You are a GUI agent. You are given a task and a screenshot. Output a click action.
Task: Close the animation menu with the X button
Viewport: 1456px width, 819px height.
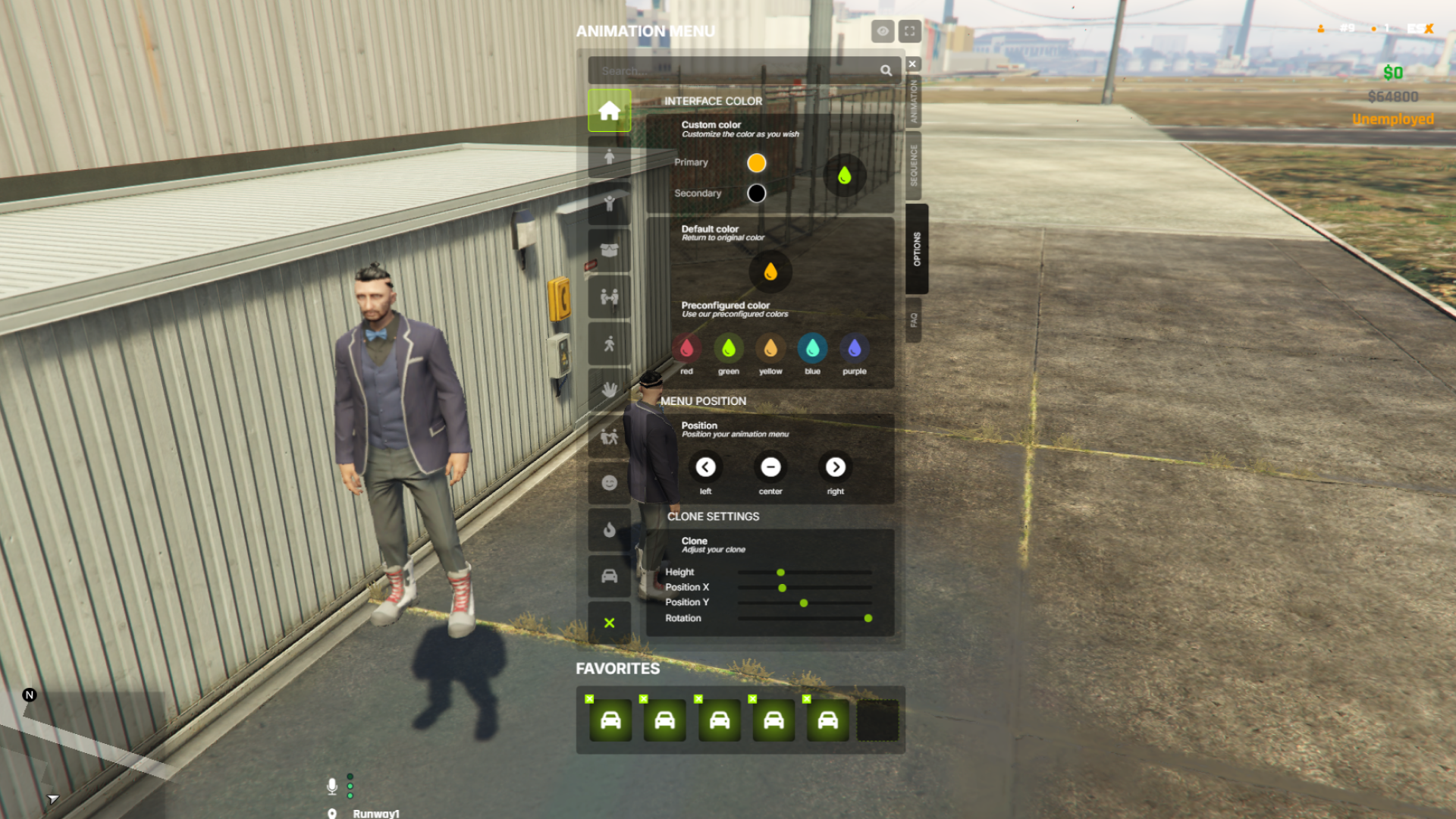(x=913, y=64)
